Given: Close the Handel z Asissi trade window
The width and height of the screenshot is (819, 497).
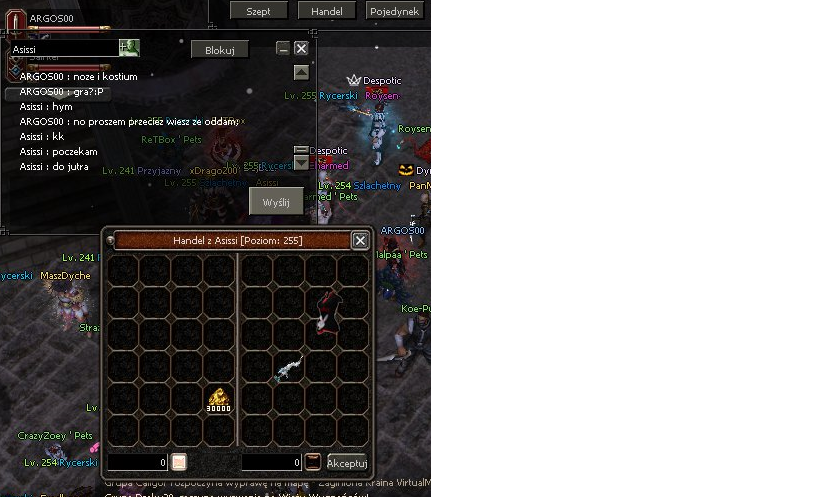Looking at the screenshot, I should [x=360, y=240].
